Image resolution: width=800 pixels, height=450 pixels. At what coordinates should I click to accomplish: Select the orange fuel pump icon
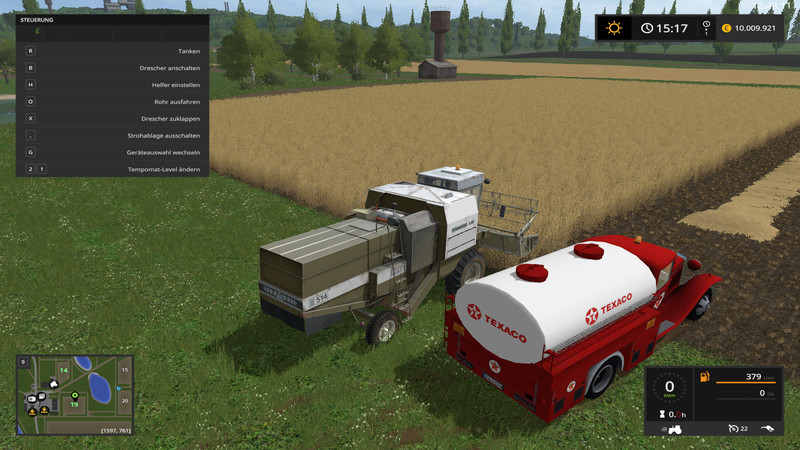[704, 378]
